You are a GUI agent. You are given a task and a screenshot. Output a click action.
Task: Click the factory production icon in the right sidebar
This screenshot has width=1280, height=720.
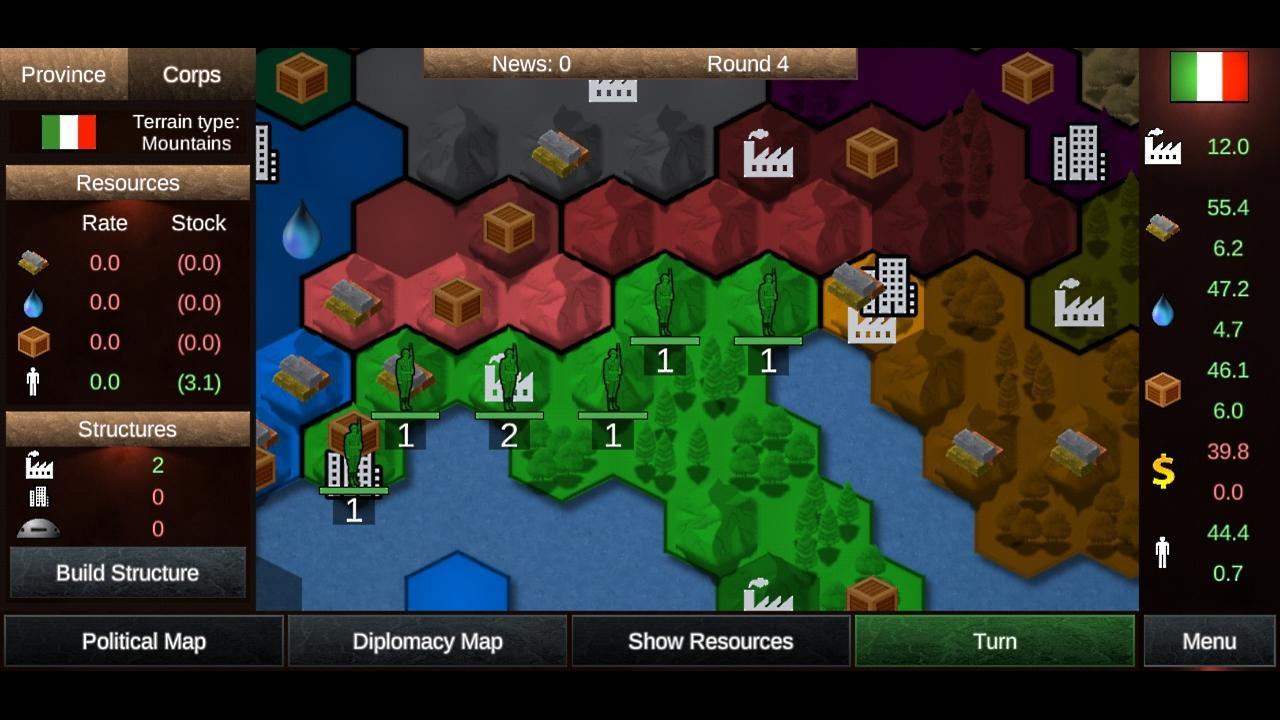(1163, 146)
